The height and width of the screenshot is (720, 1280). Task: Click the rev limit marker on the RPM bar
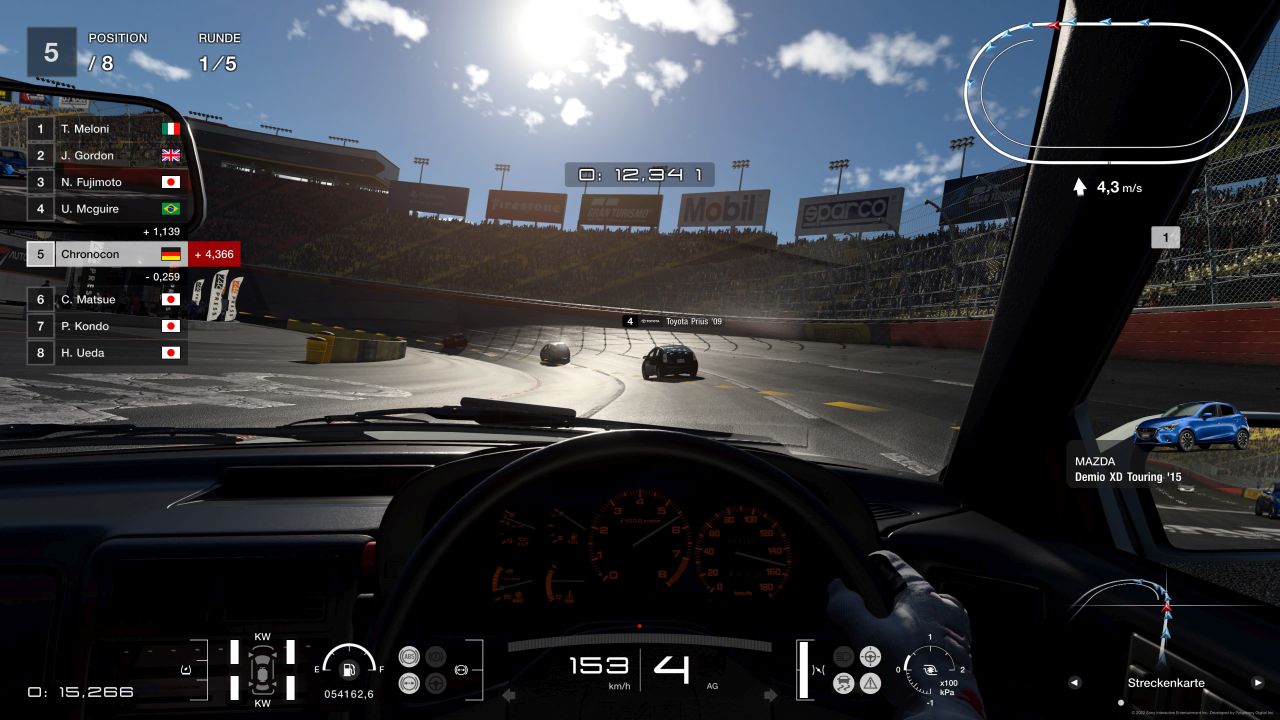point(640,625)
